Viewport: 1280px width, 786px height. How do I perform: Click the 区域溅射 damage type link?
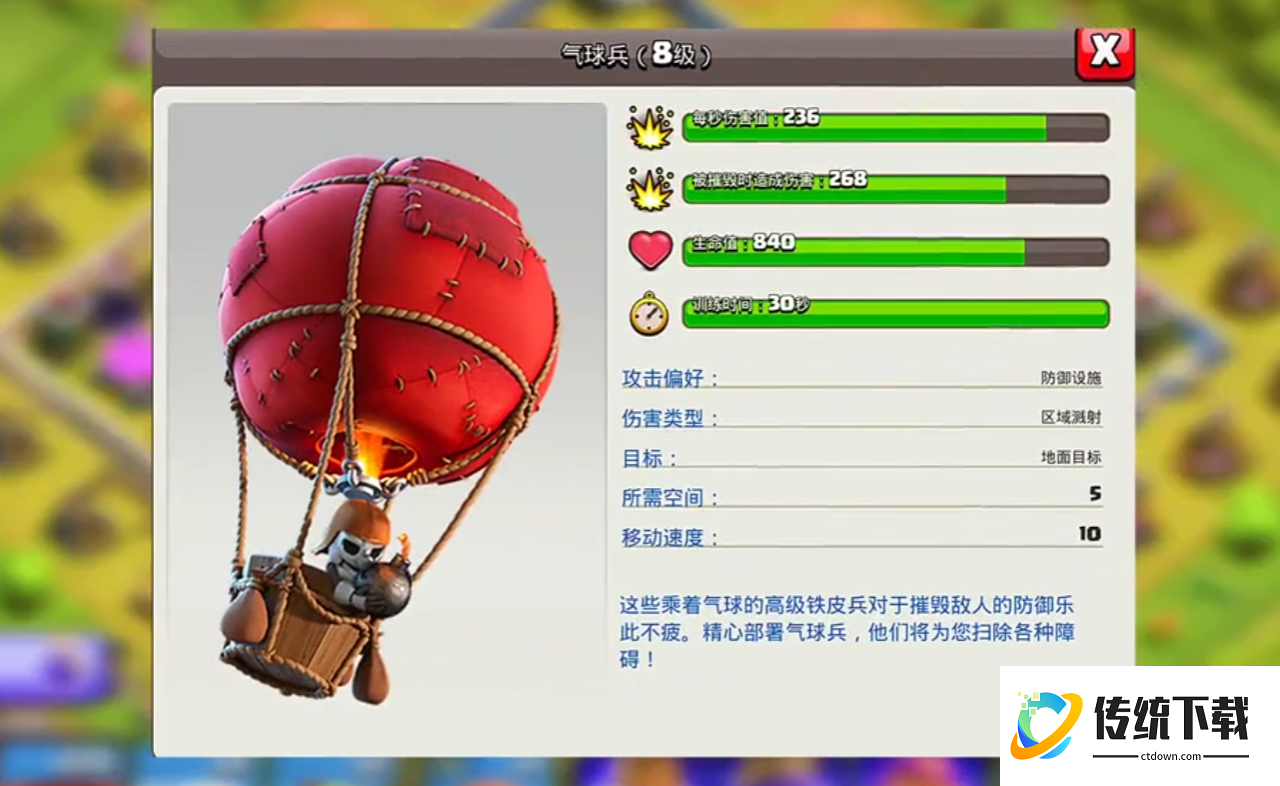(1072, 415)
